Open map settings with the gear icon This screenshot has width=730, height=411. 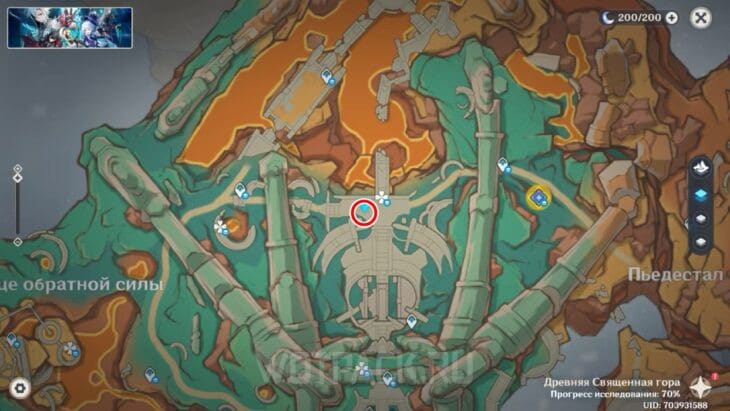[x=17, y=388]
